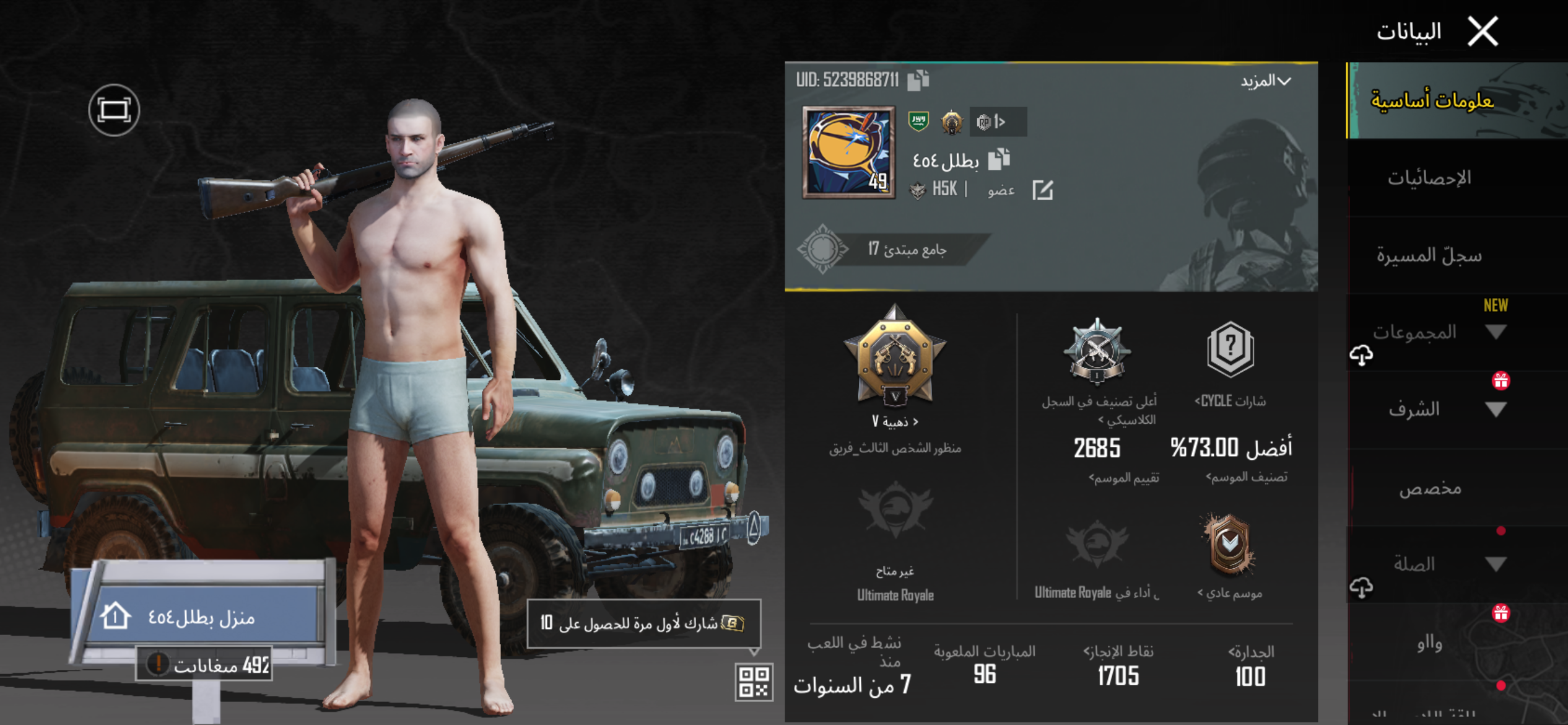Open the المزيد (More) dropdown
Viewport: 1568px width, 725px height.
coord(1266,81)
